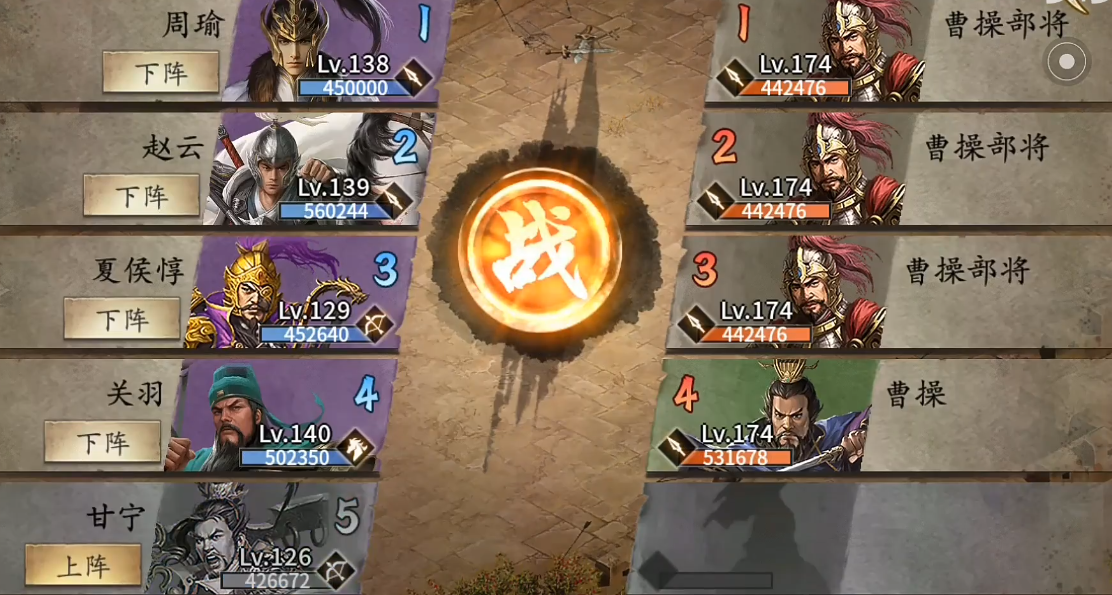Inspect enemy 曹操 card in slot 4

(760, 418)
